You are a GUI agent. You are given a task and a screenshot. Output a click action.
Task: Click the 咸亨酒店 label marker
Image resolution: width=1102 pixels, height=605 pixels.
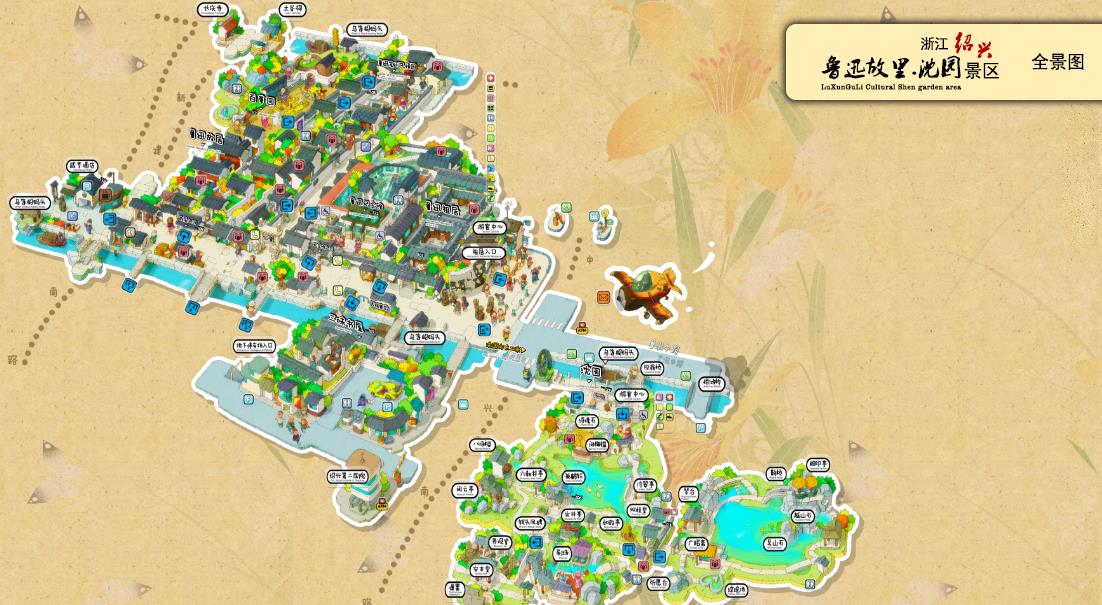(82, 165)
